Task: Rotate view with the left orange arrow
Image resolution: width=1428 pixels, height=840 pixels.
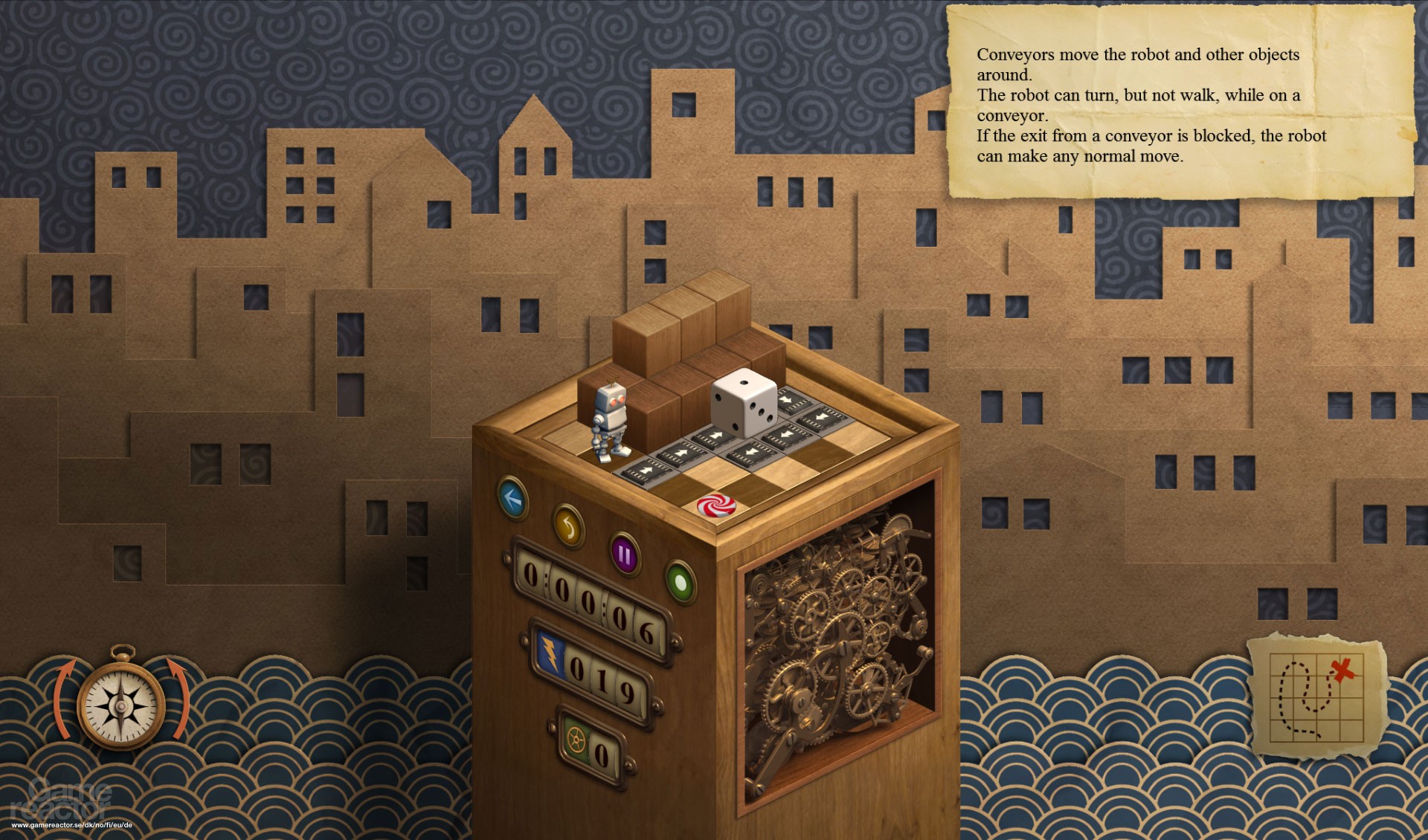Action: click(63, 695)
